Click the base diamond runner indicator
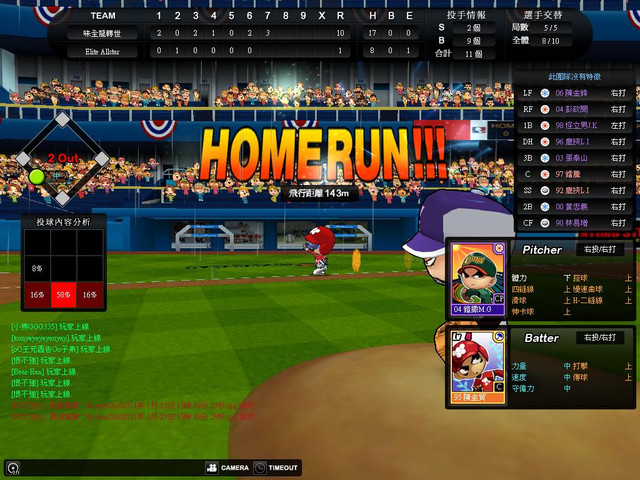Screen dimensions: 640x480 (x=62, y=156)
